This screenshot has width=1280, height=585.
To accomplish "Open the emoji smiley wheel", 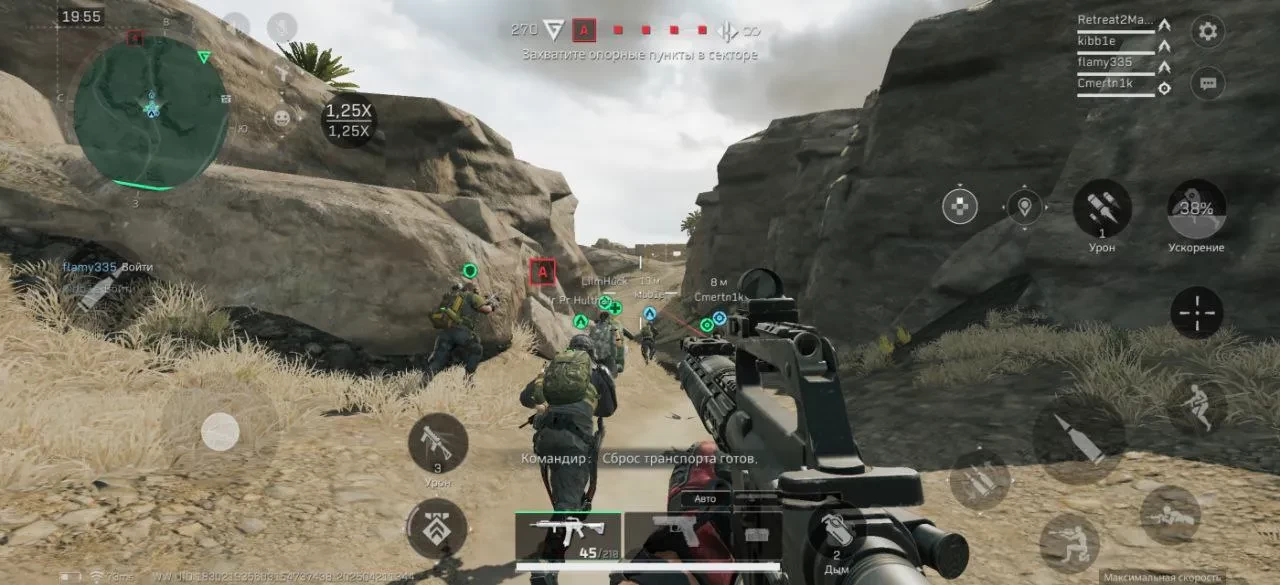I will [282, 118].
